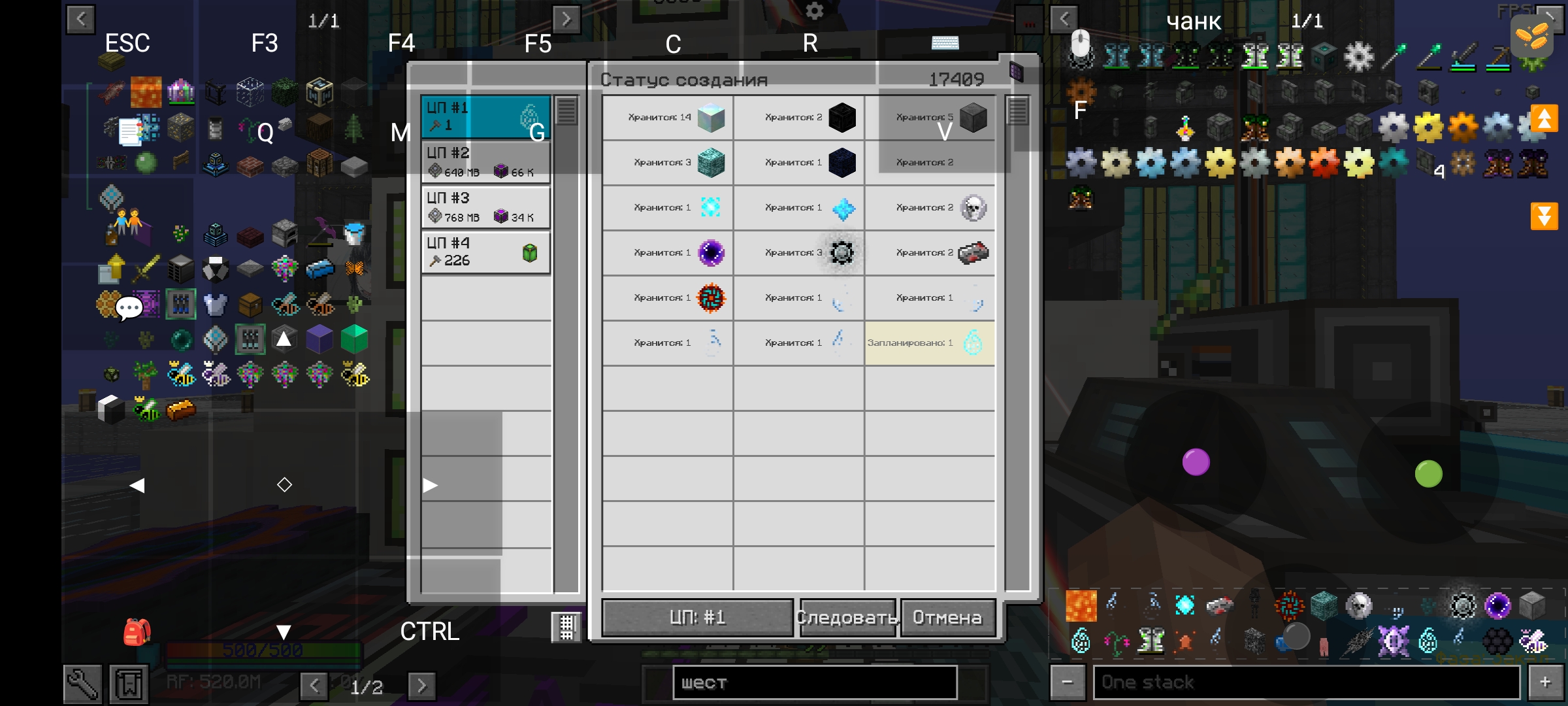
Task: Click the orange down-arrow button
Action: click(1544, 216)
